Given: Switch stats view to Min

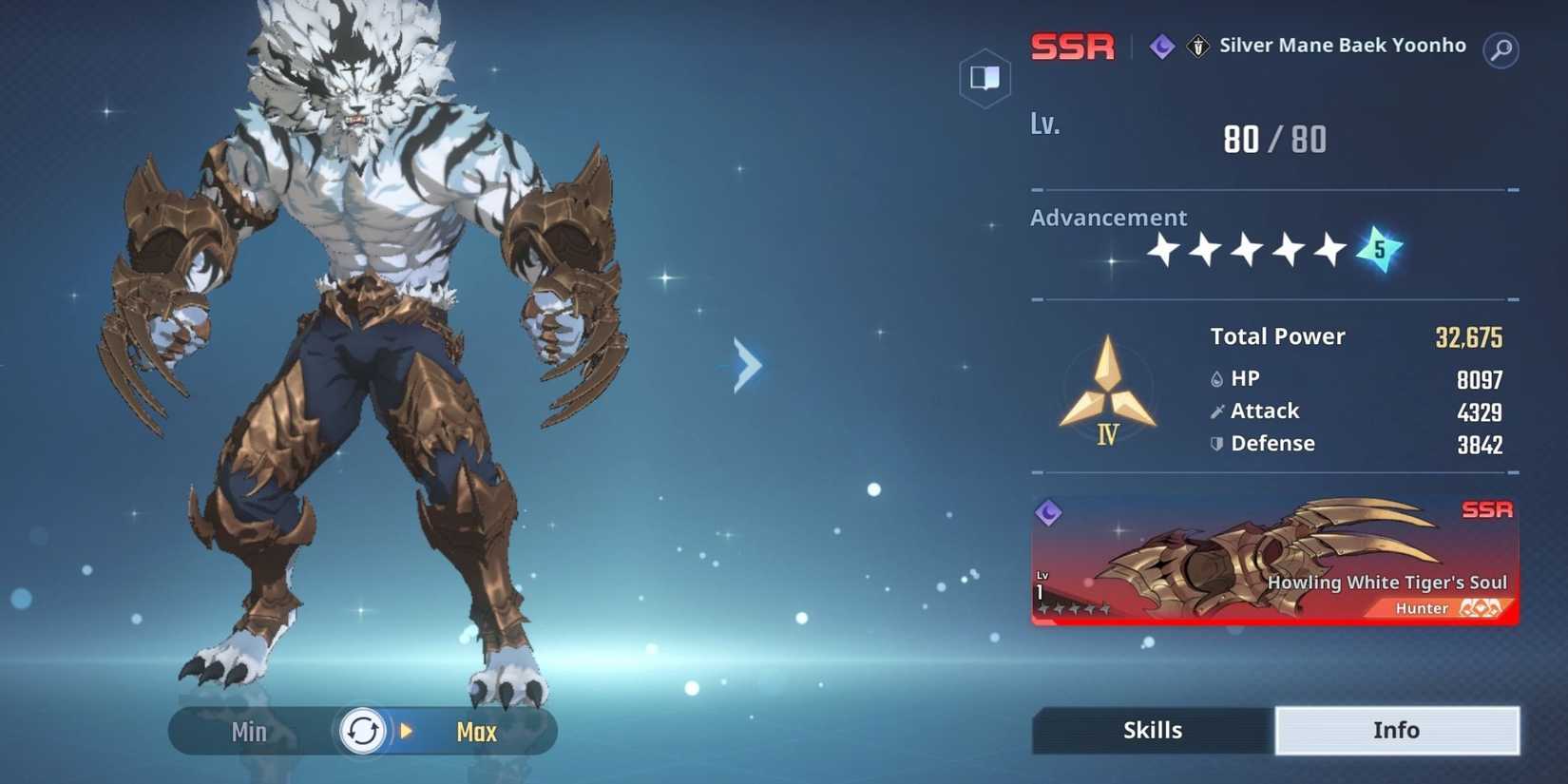Looking at the screenshot, I should (x=248, y=732).
